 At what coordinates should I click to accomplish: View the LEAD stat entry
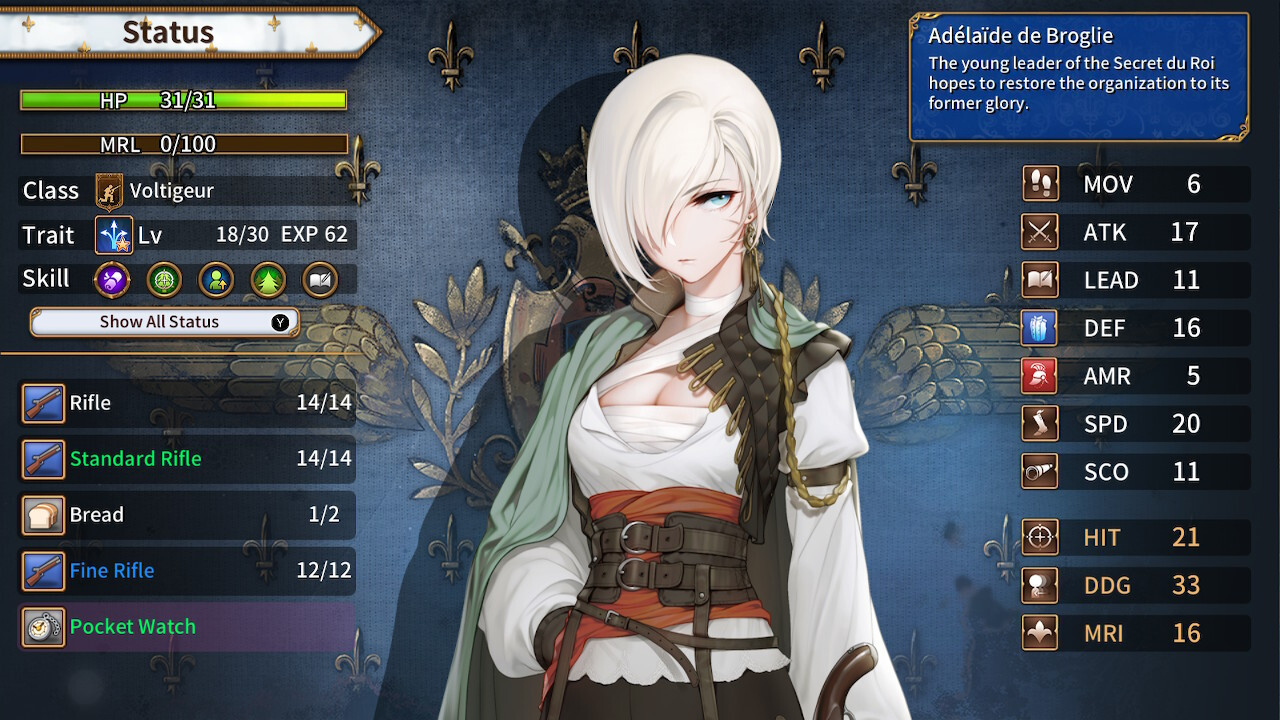[x=1135, y=280]
